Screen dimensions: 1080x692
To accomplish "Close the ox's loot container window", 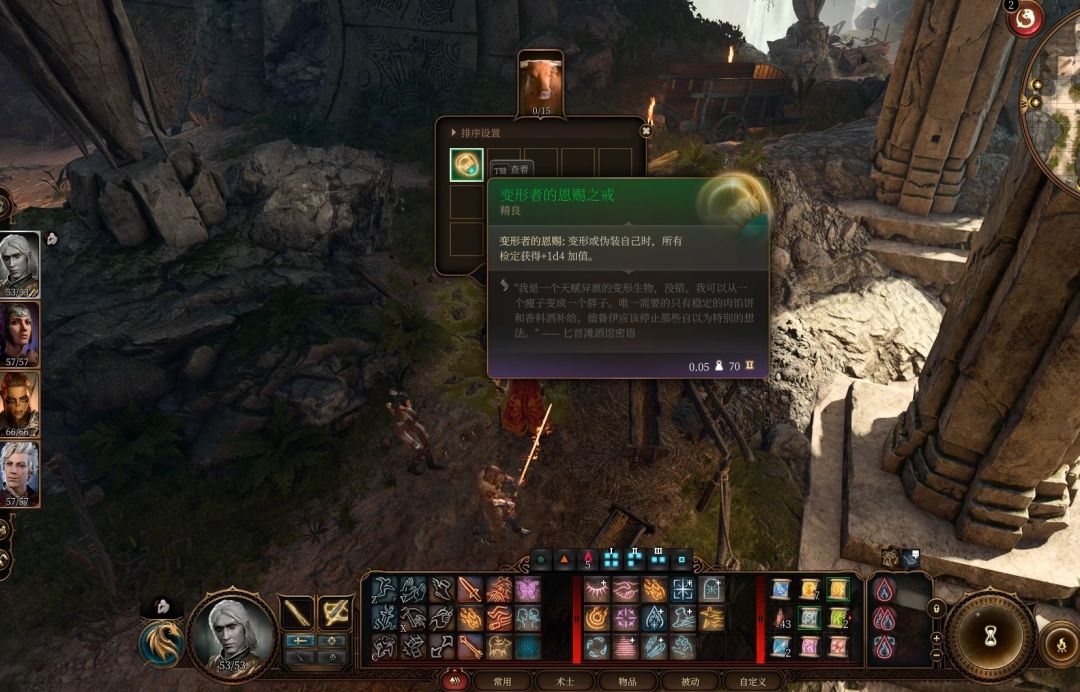I will (646, 130).
